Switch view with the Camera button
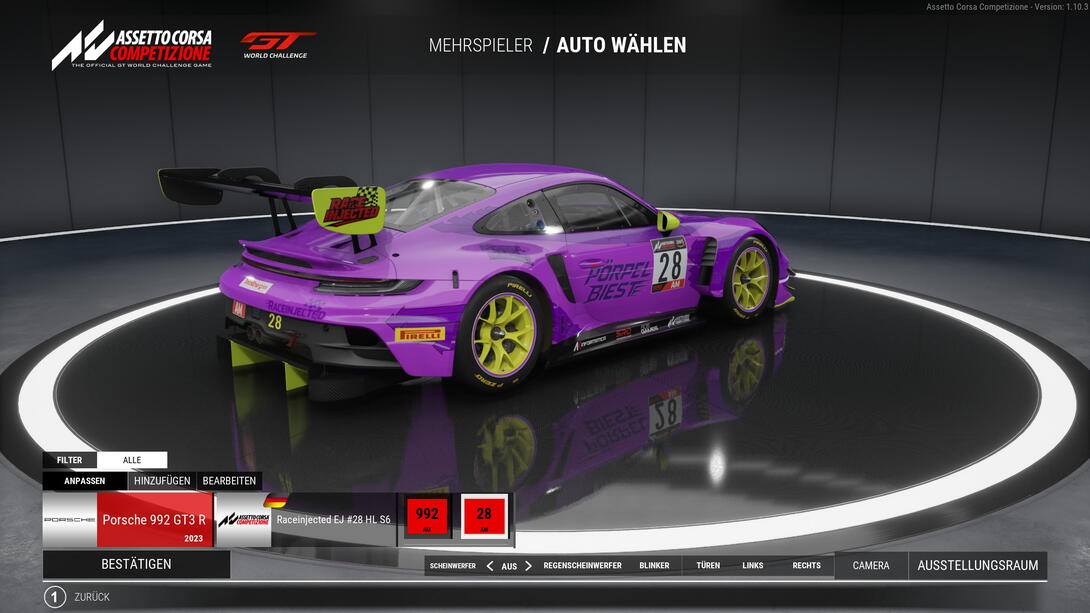The image size is (1090, 613). (871, 566)
